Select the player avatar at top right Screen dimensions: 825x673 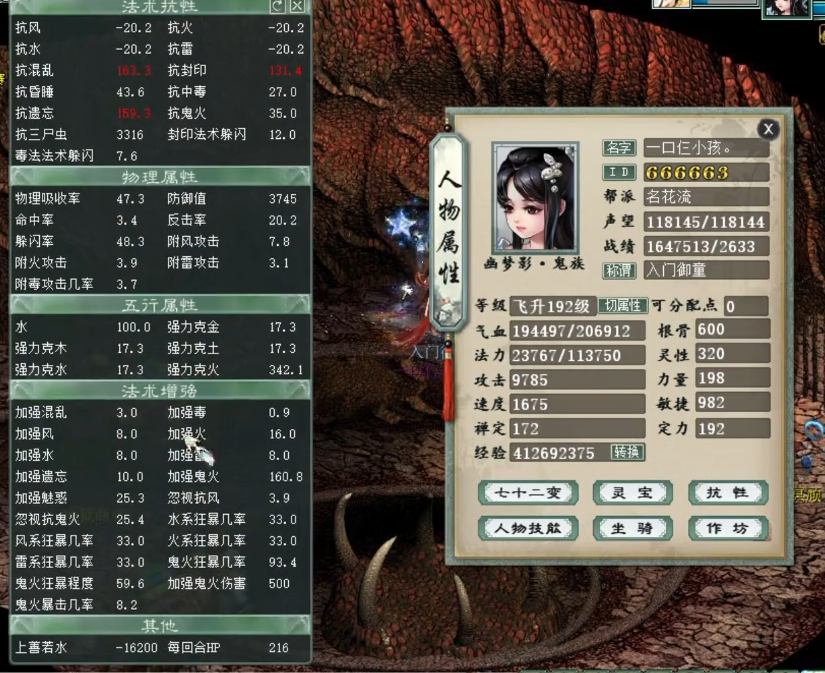click(786, 8)
